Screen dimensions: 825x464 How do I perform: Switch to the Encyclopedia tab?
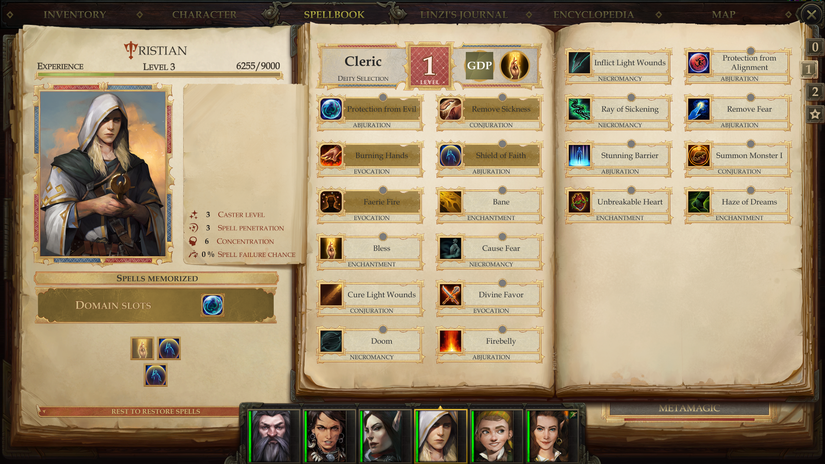click(594, 15)
